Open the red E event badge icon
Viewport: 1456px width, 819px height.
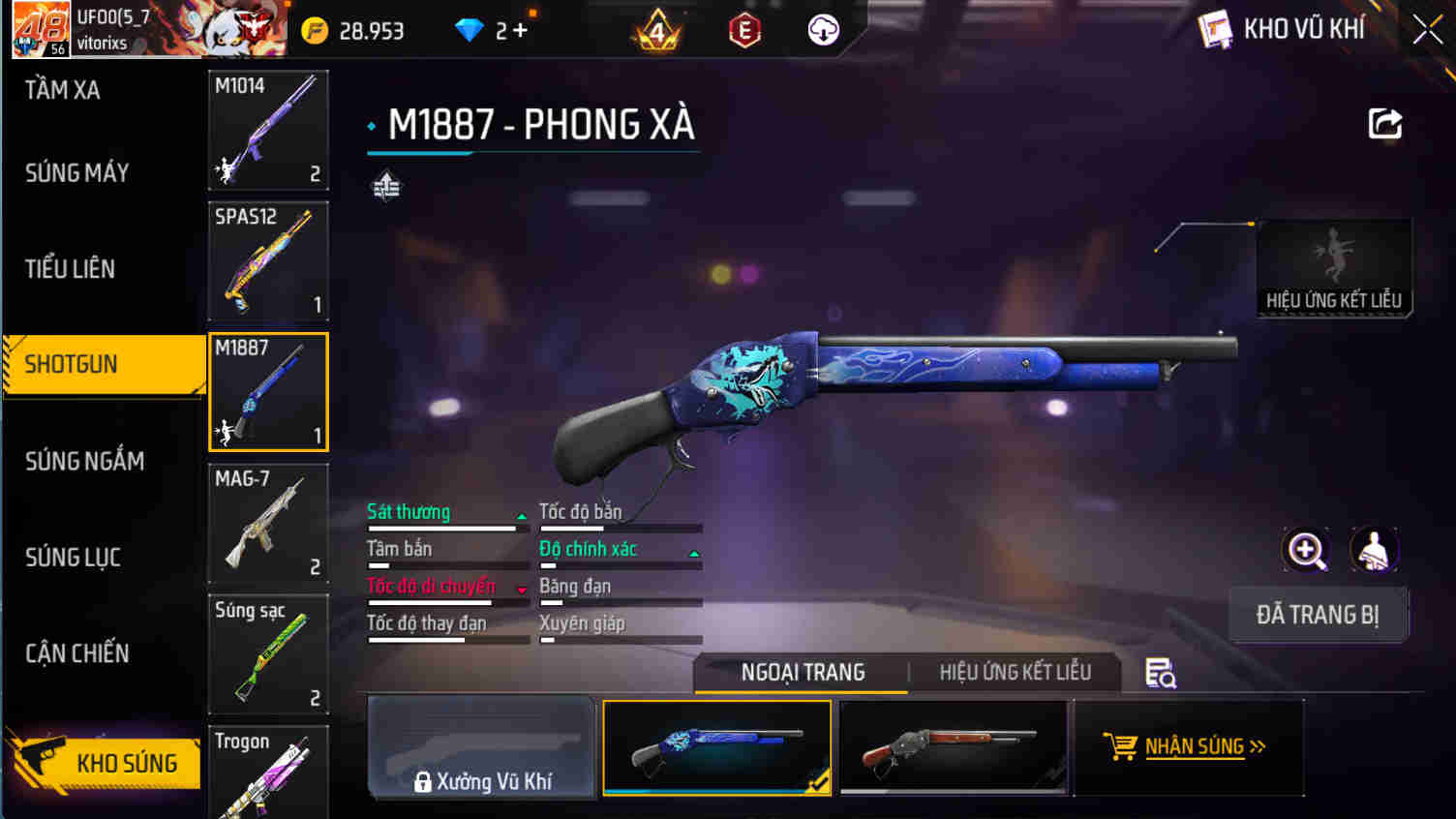click(x=744, y=30)
